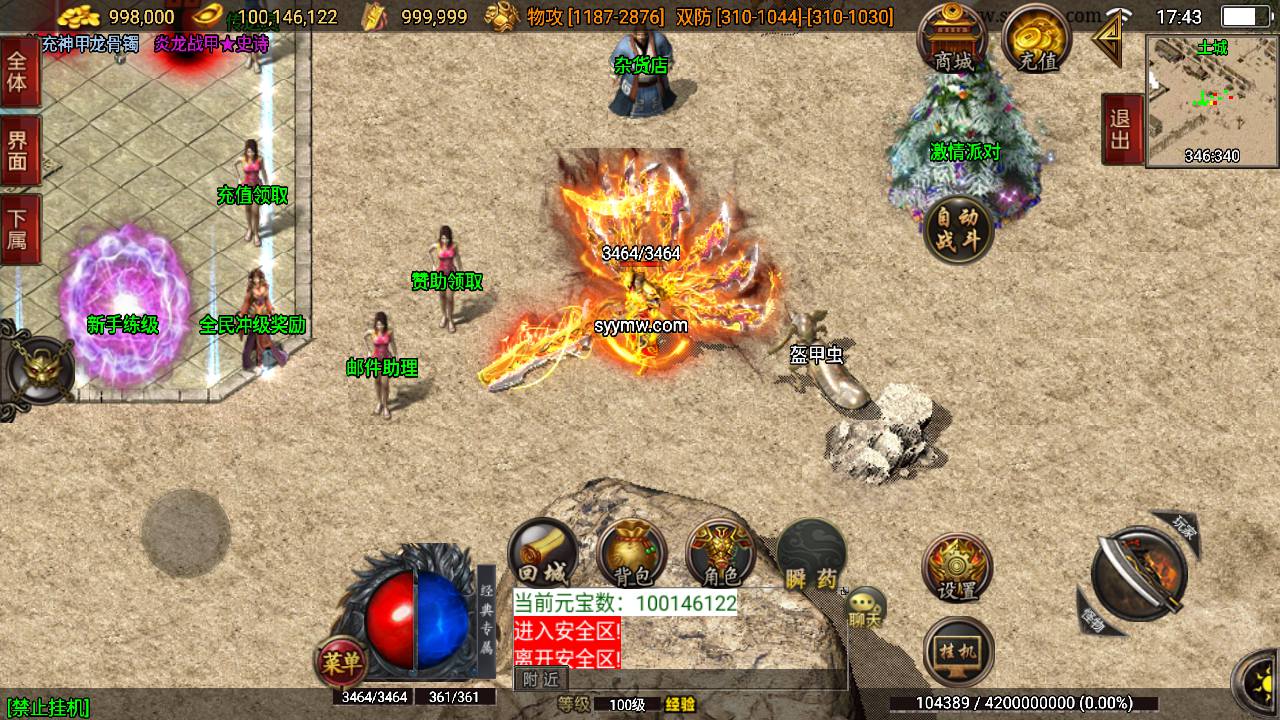The image size is (1280, 720).
Task: Use the 回城 return-to-town scroll
Action: point(543,555)
